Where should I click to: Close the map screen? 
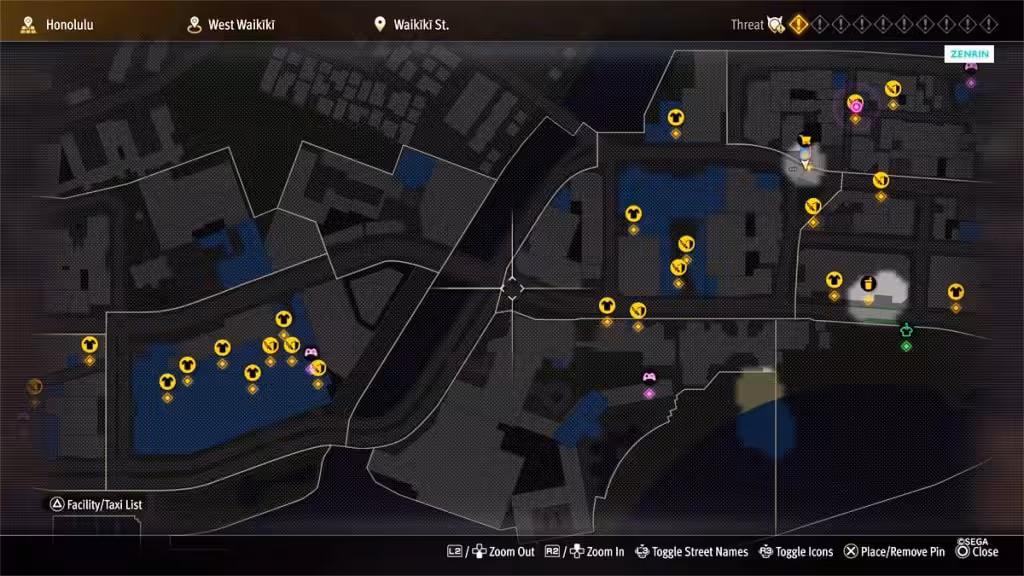coord(977,552)
